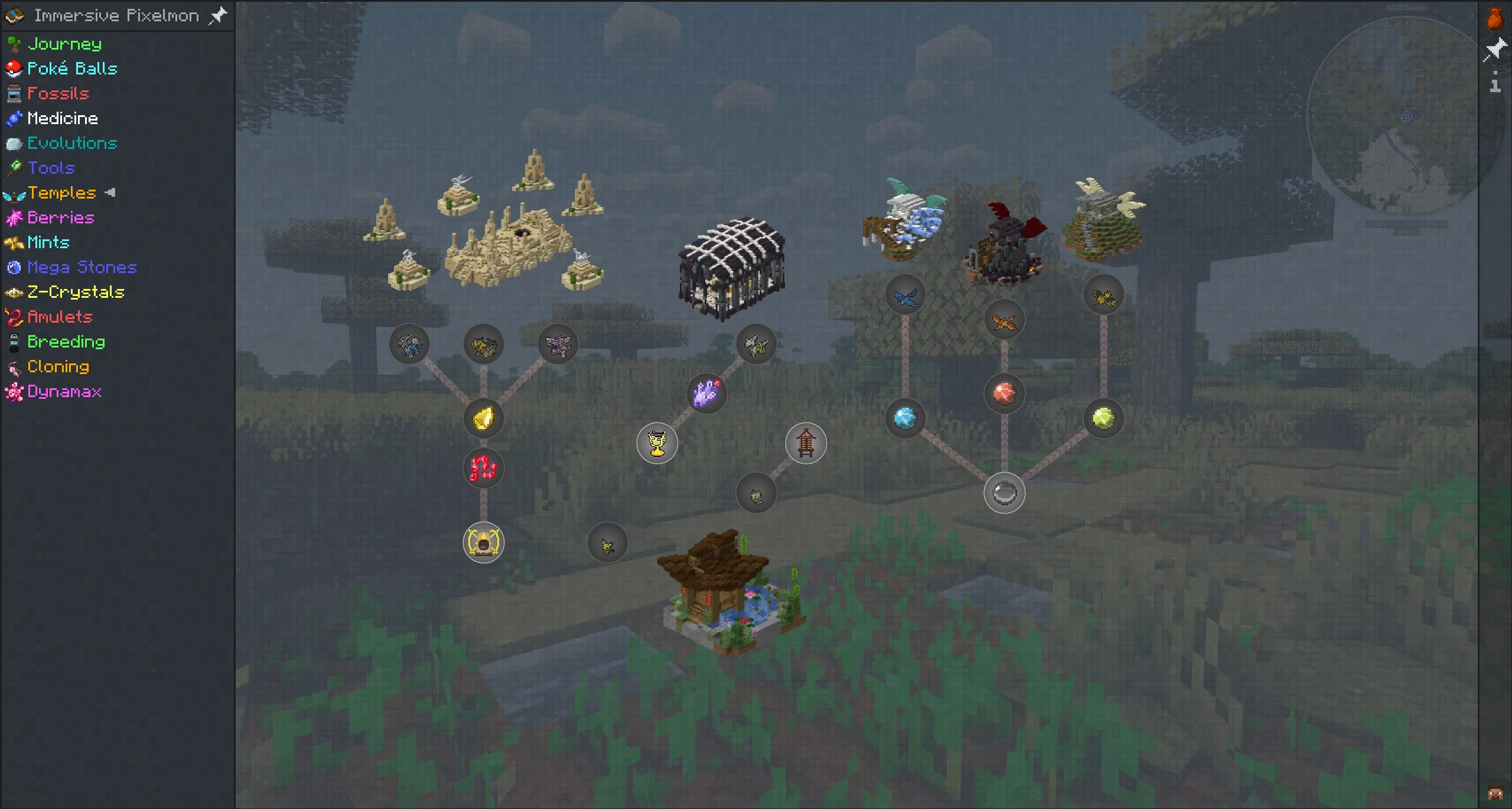Select the Dynamax chapter entry
The image size is (1512, 809).
65,391
